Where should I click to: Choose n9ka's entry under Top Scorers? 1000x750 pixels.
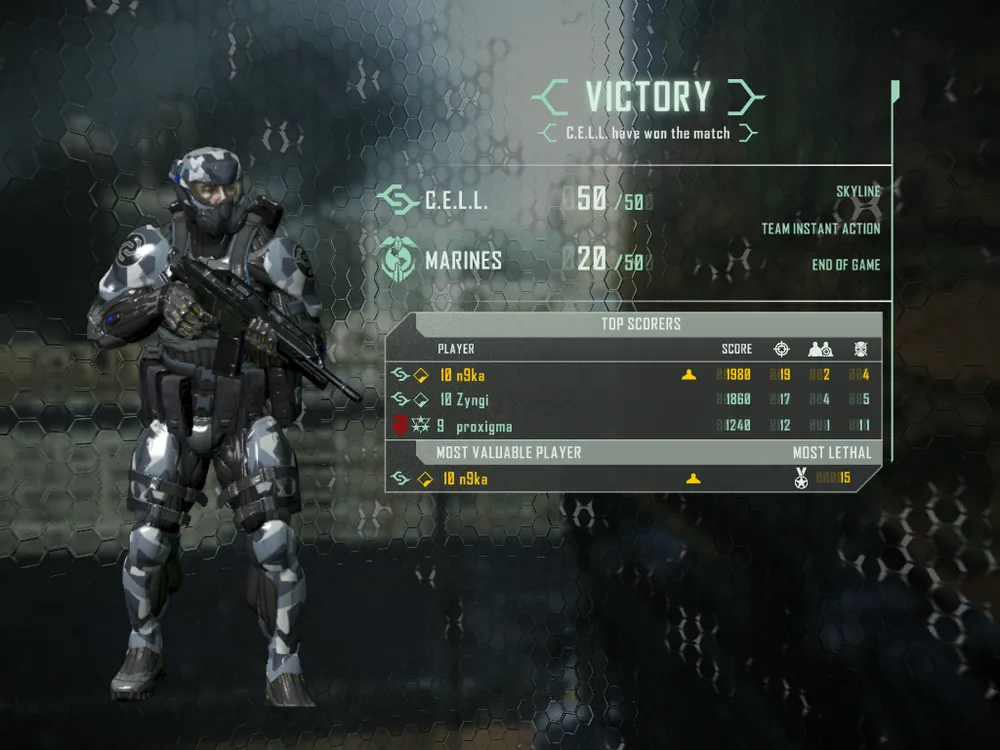[463, 375]
